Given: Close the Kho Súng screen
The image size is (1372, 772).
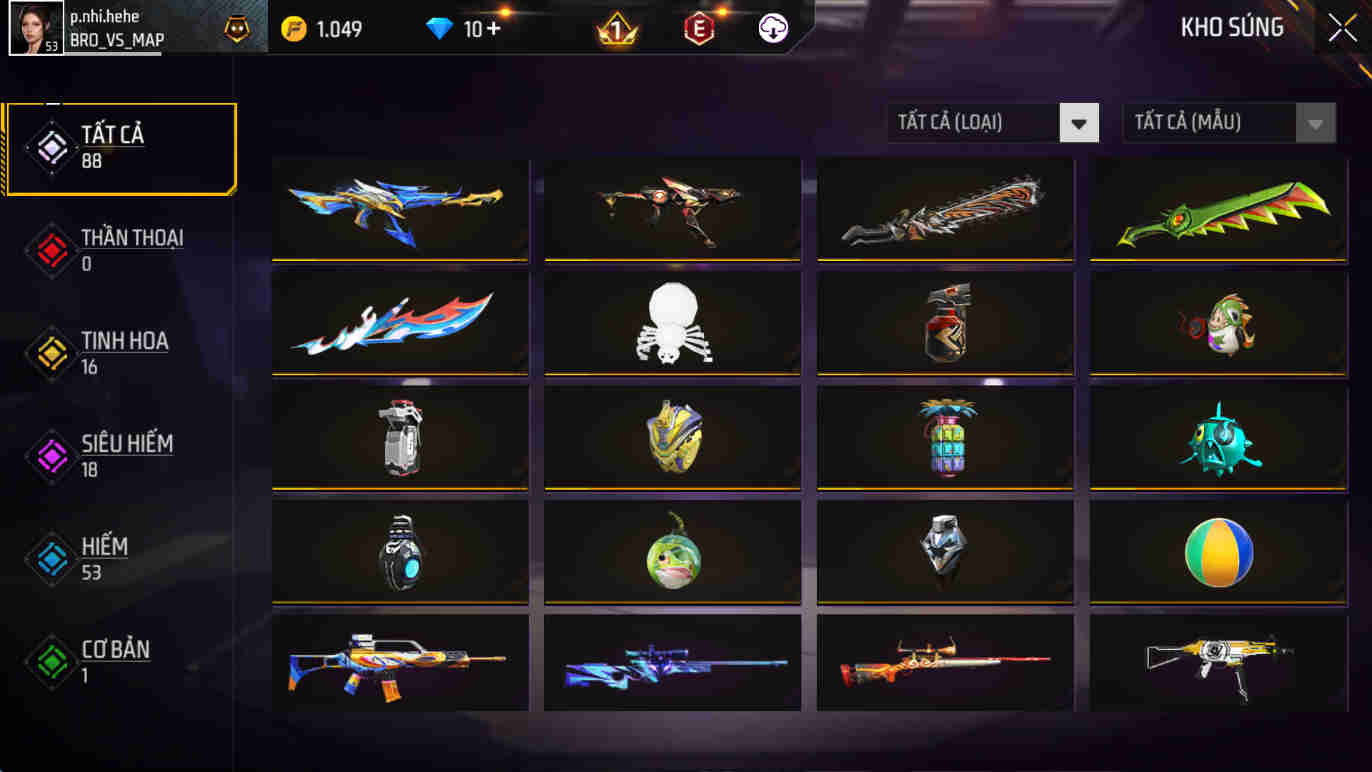Looking at the screenshot, I should pos(1341,28).
